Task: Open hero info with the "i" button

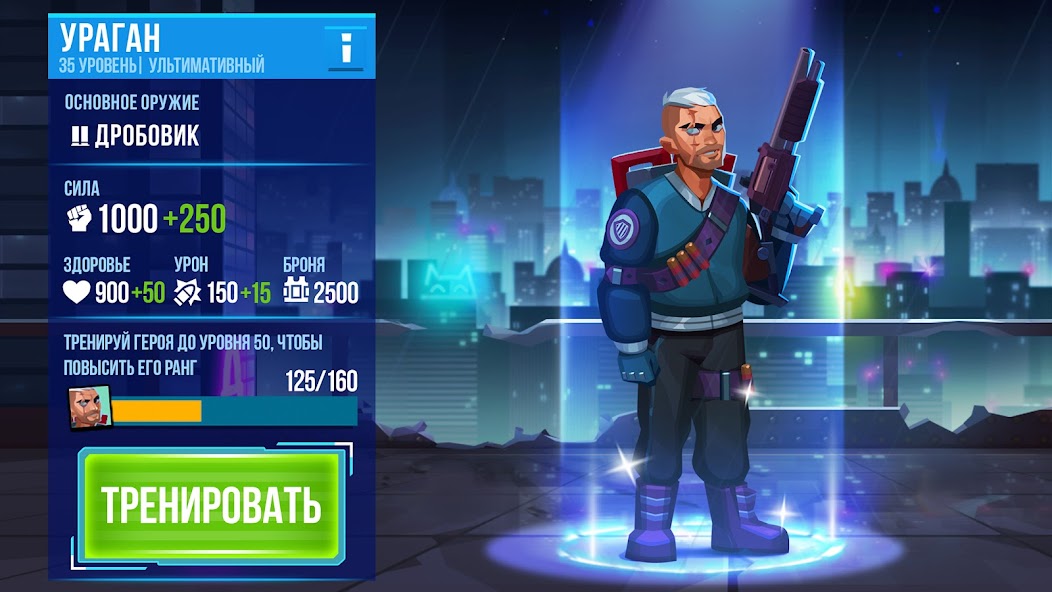Action: click(x=346, y=47)
